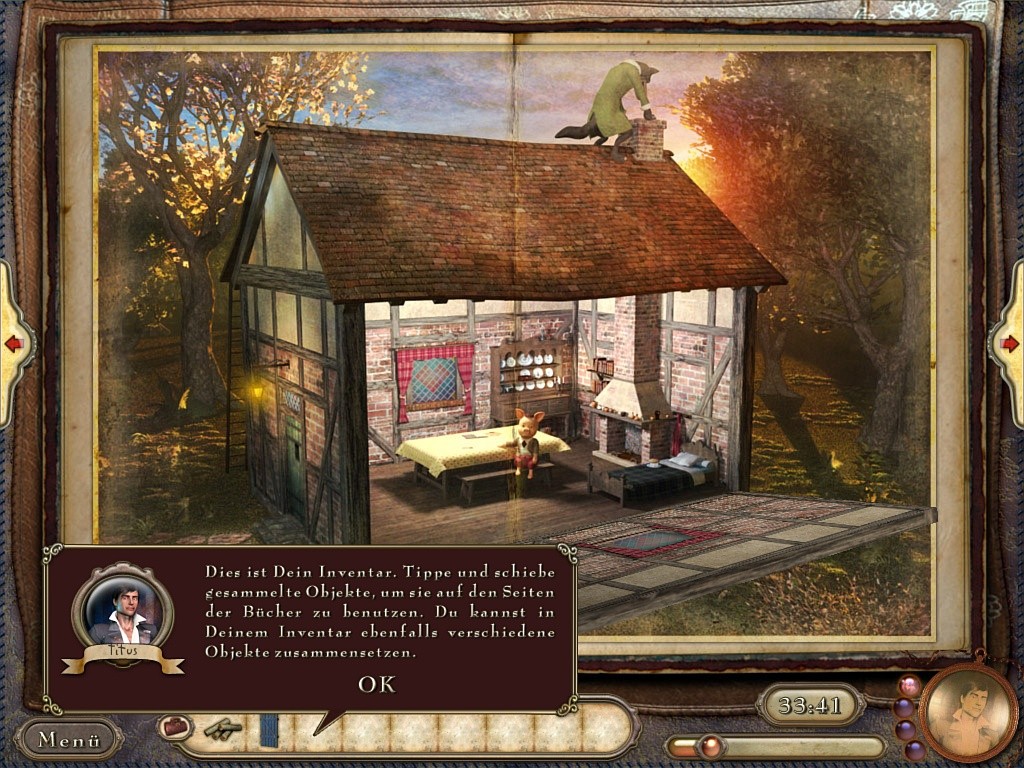The height and width of the screenshot is (768, 1024).
Task: Click the red satchel icon beside inventory
Action: pyautogui.click(x=175, y=726)
